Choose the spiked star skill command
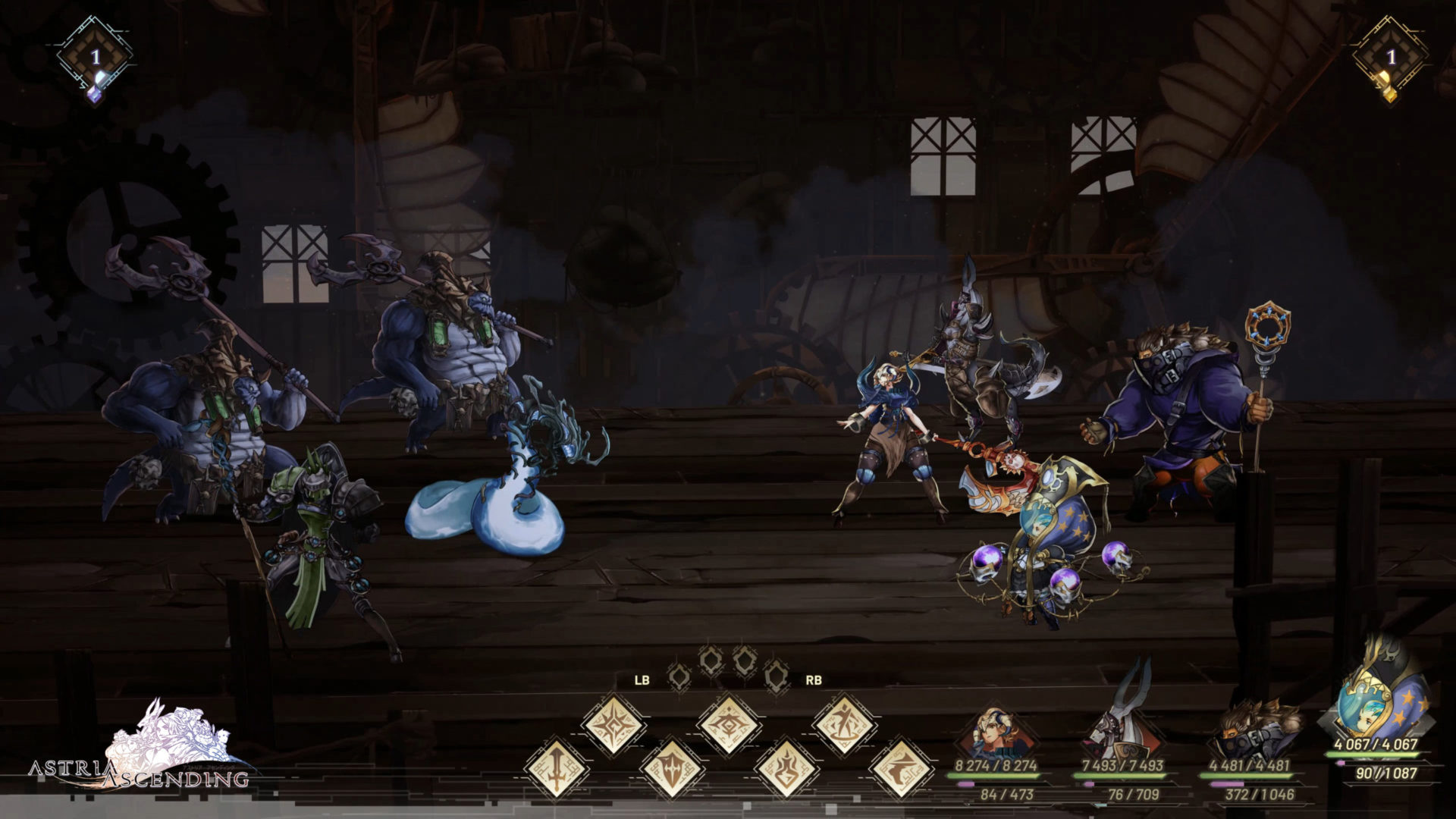This screenshot has height=819, width=1456. click(613, 724)
